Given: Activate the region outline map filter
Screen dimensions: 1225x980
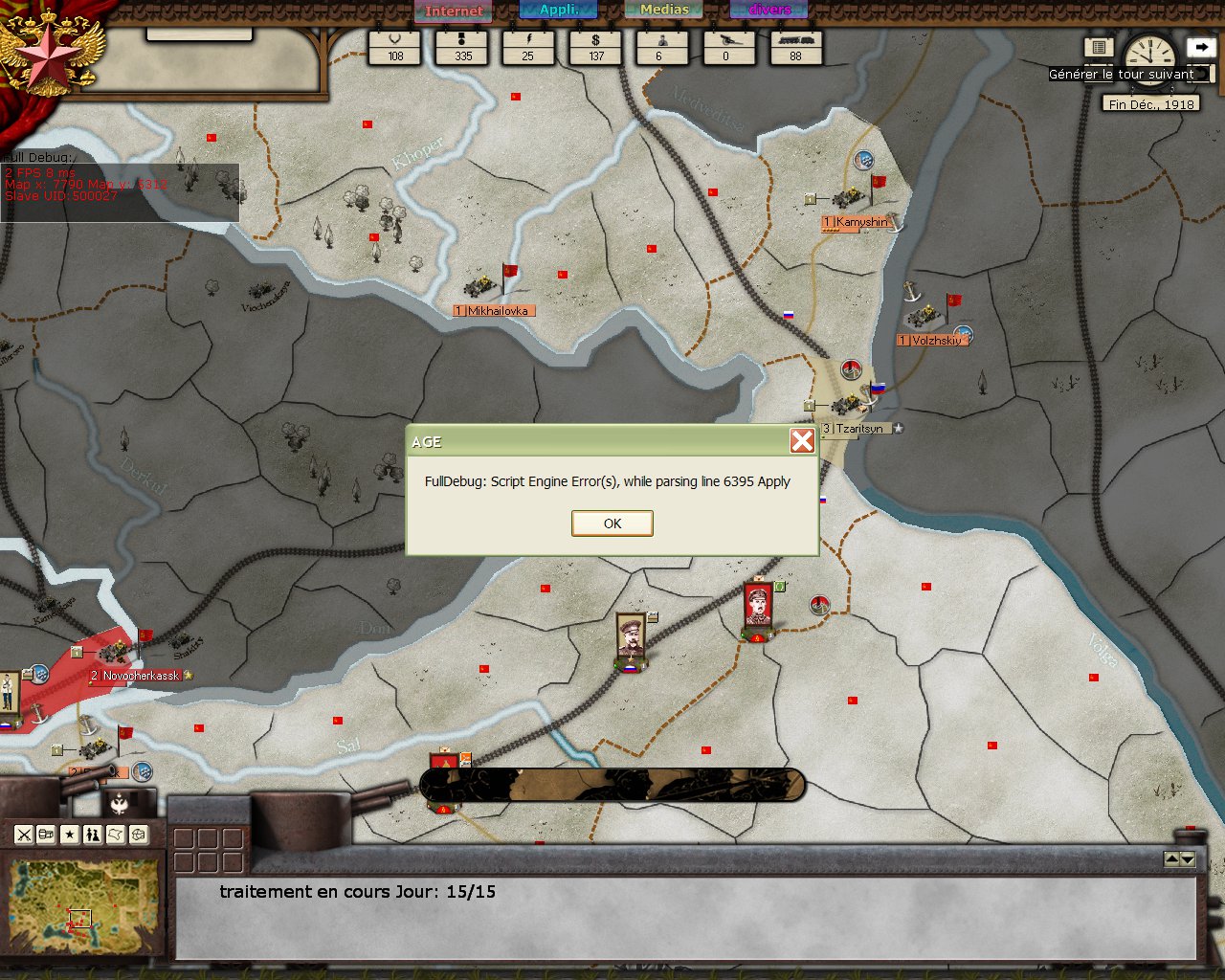Looking at the screenshot, I should click(116, 835).
